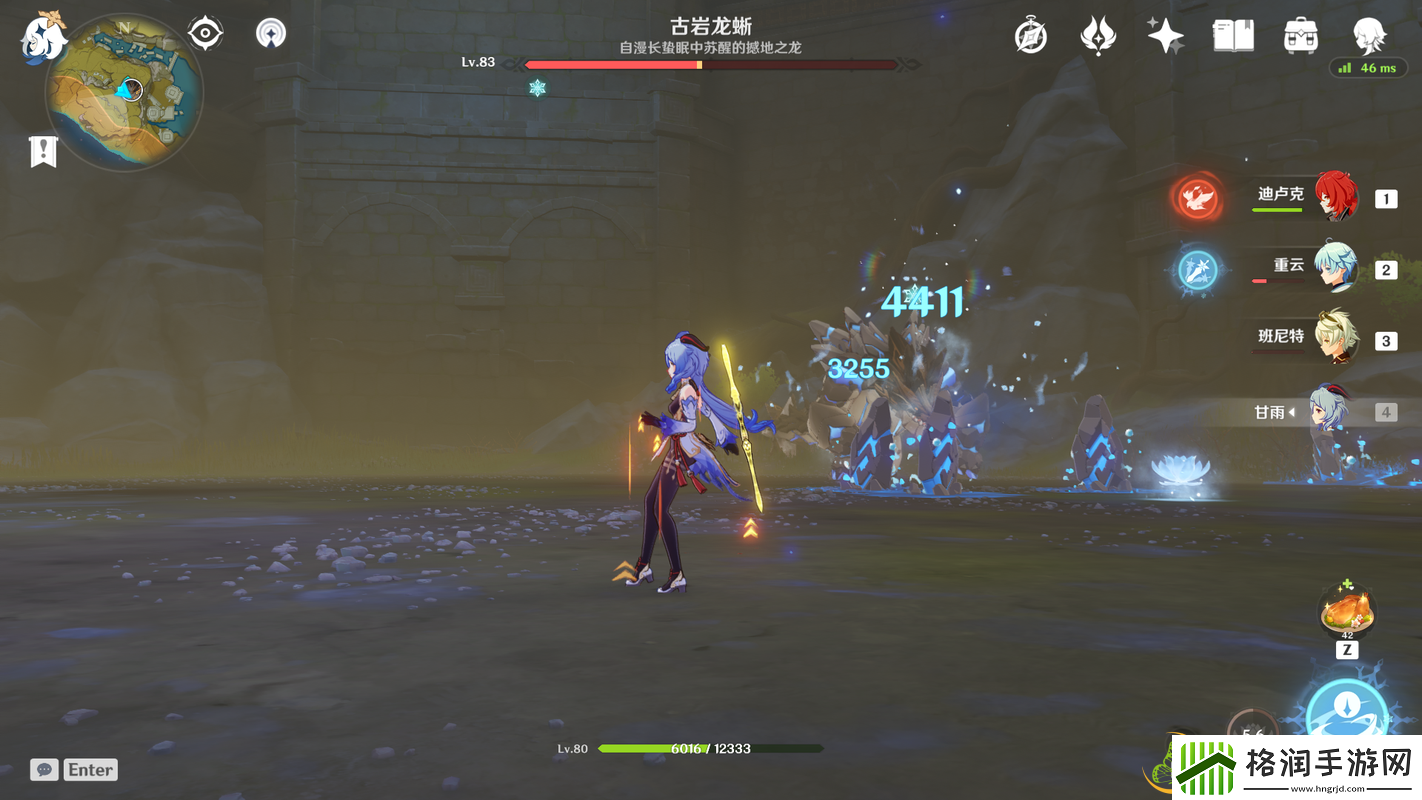Open the Adventurer Handbook book icon
1422x800 pixels.
[1233, 33]
